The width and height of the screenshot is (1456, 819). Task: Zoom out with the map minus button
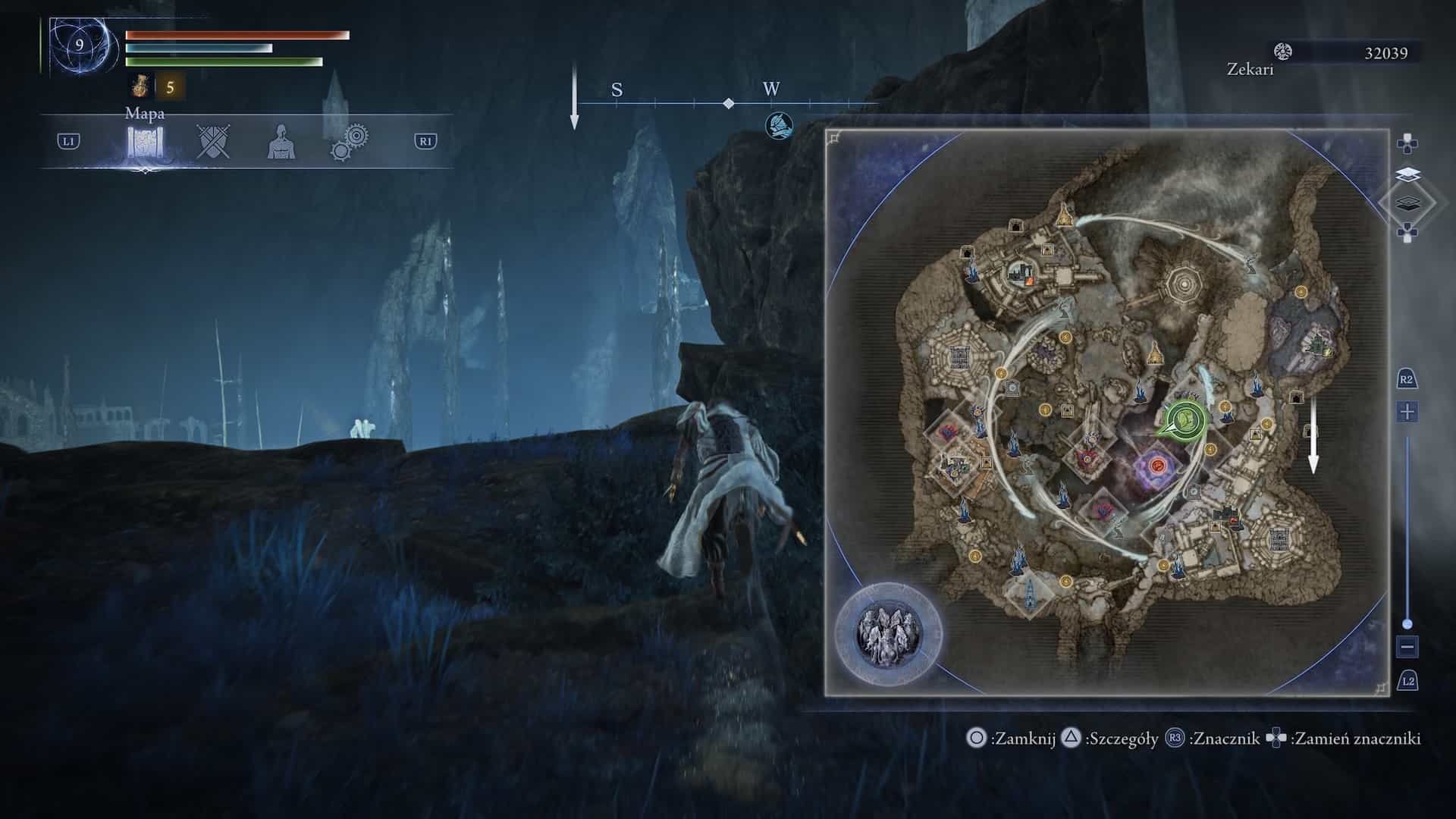1407,648
